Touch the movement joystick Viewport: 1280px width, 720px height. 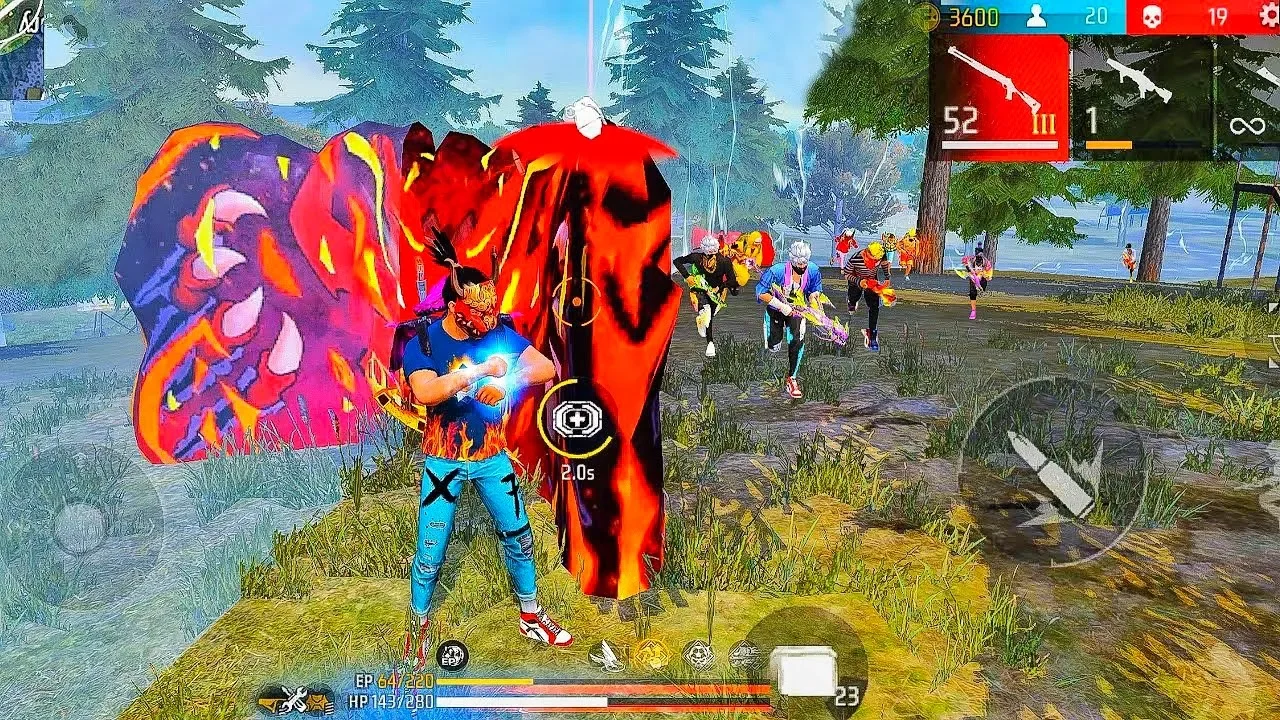tap(80, 524)
